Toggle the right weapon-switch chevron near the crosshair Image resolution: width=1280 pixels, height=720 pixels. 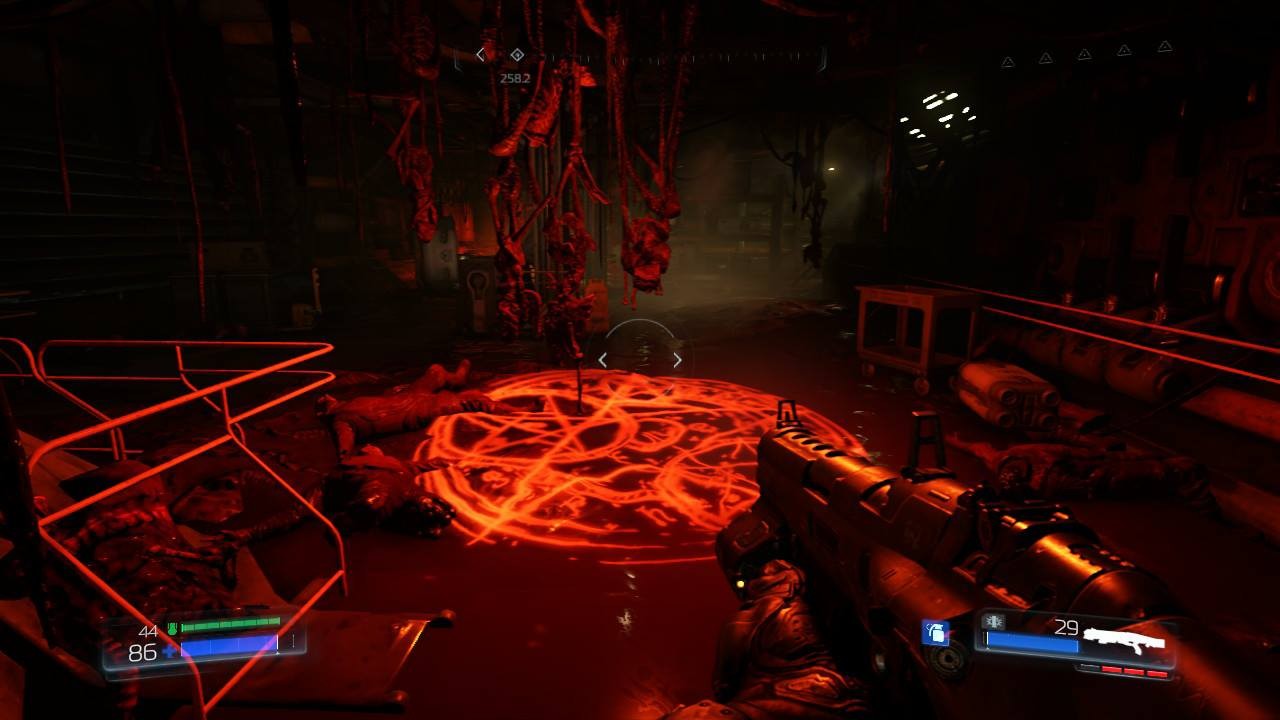click(x=677, y=358)
